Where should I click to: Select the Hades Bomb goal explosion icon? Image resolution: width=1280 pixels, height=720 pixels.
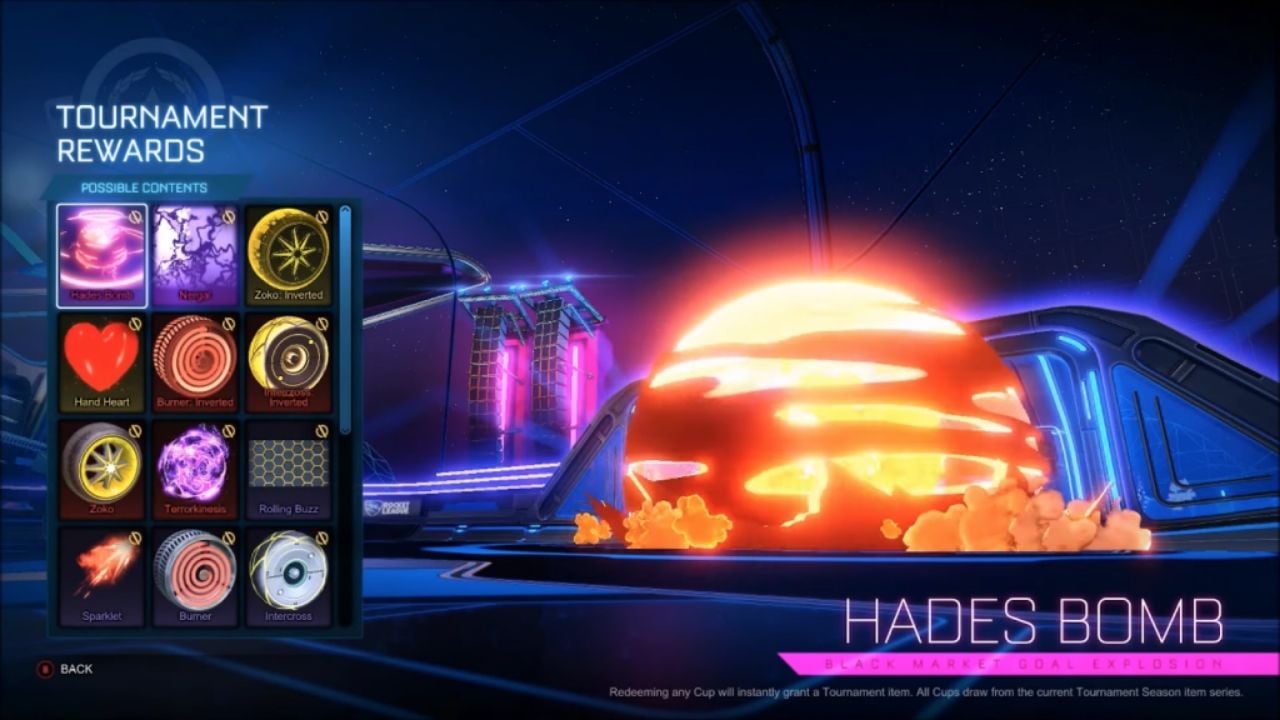click(x=103, y=249)
